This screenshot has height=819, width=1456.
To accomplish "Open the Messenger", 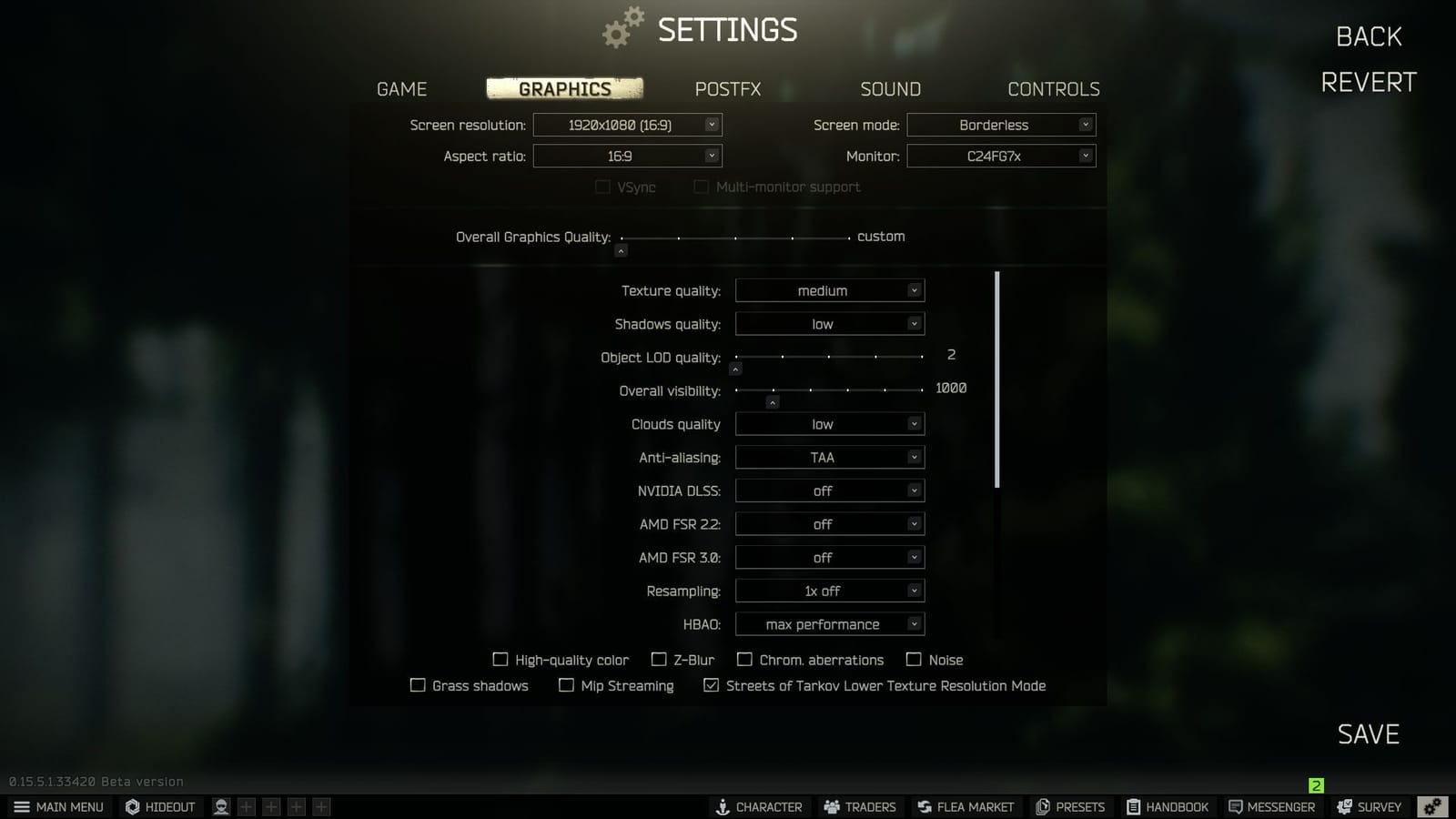I will click(1271, 806).
